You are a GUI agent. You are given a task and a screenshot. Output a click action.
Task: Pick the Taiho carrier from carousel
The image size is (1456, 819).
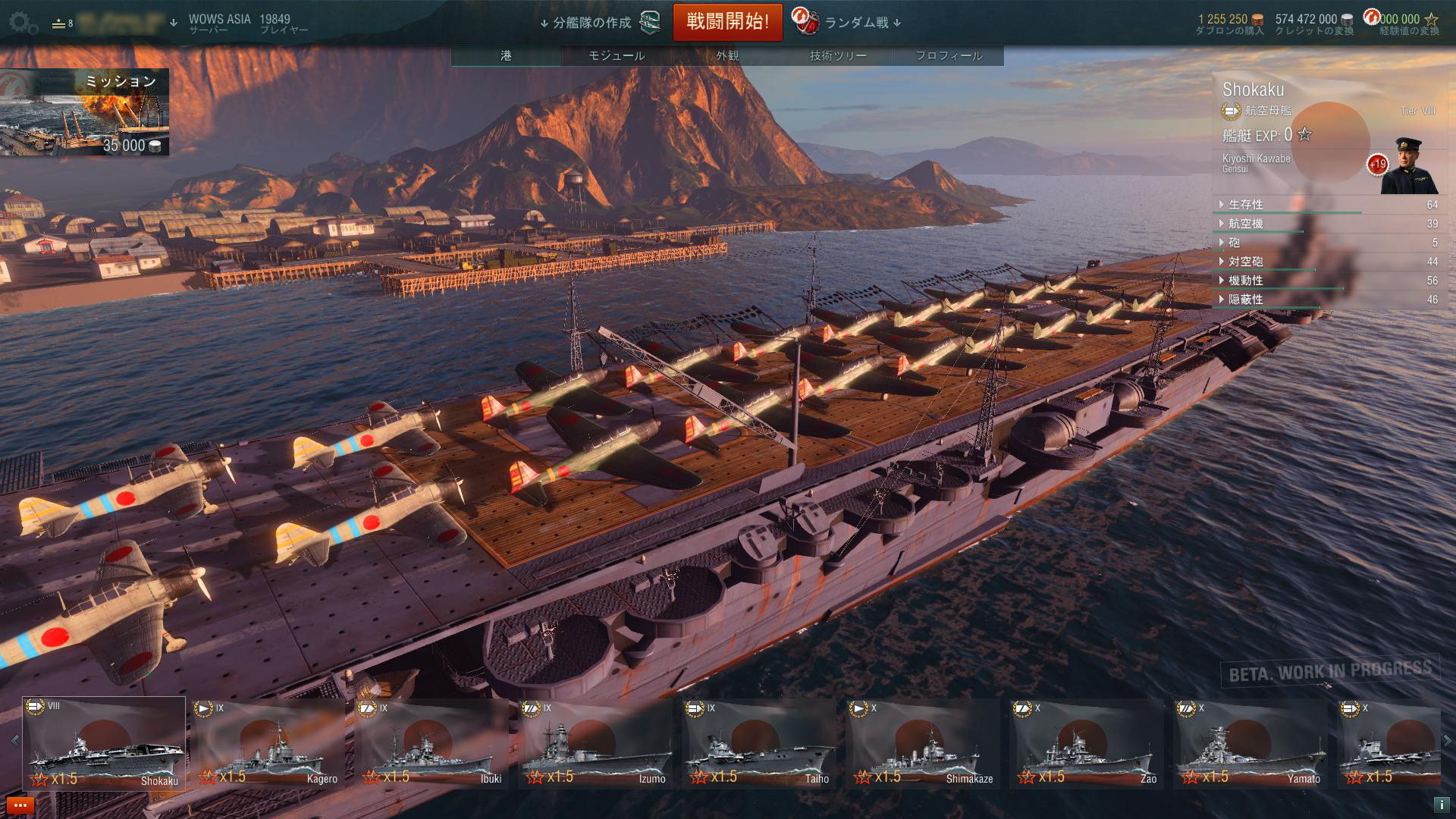[759, 743]
